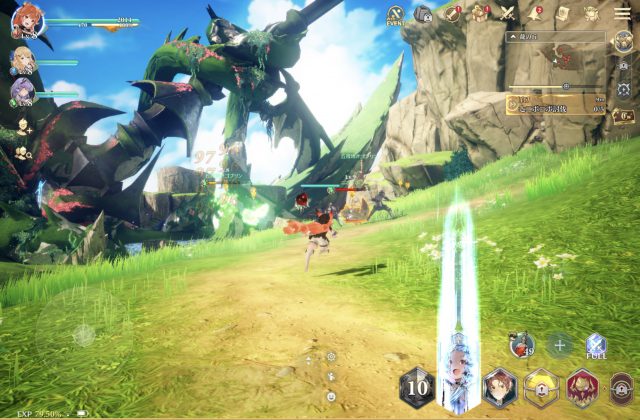Click the hexagon showing number 10
Screen dimensions: 640x420
(418, 387)
